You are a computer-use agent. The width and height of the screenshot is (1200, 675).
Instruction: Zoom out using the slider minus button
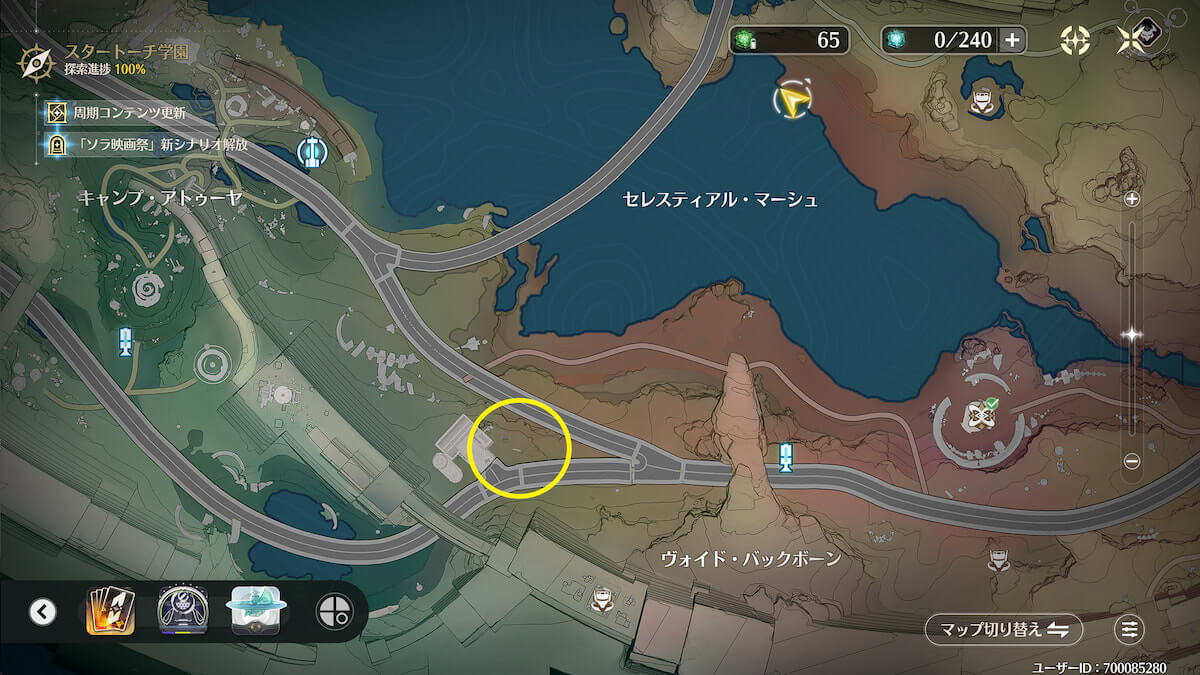click(1132, 461)
